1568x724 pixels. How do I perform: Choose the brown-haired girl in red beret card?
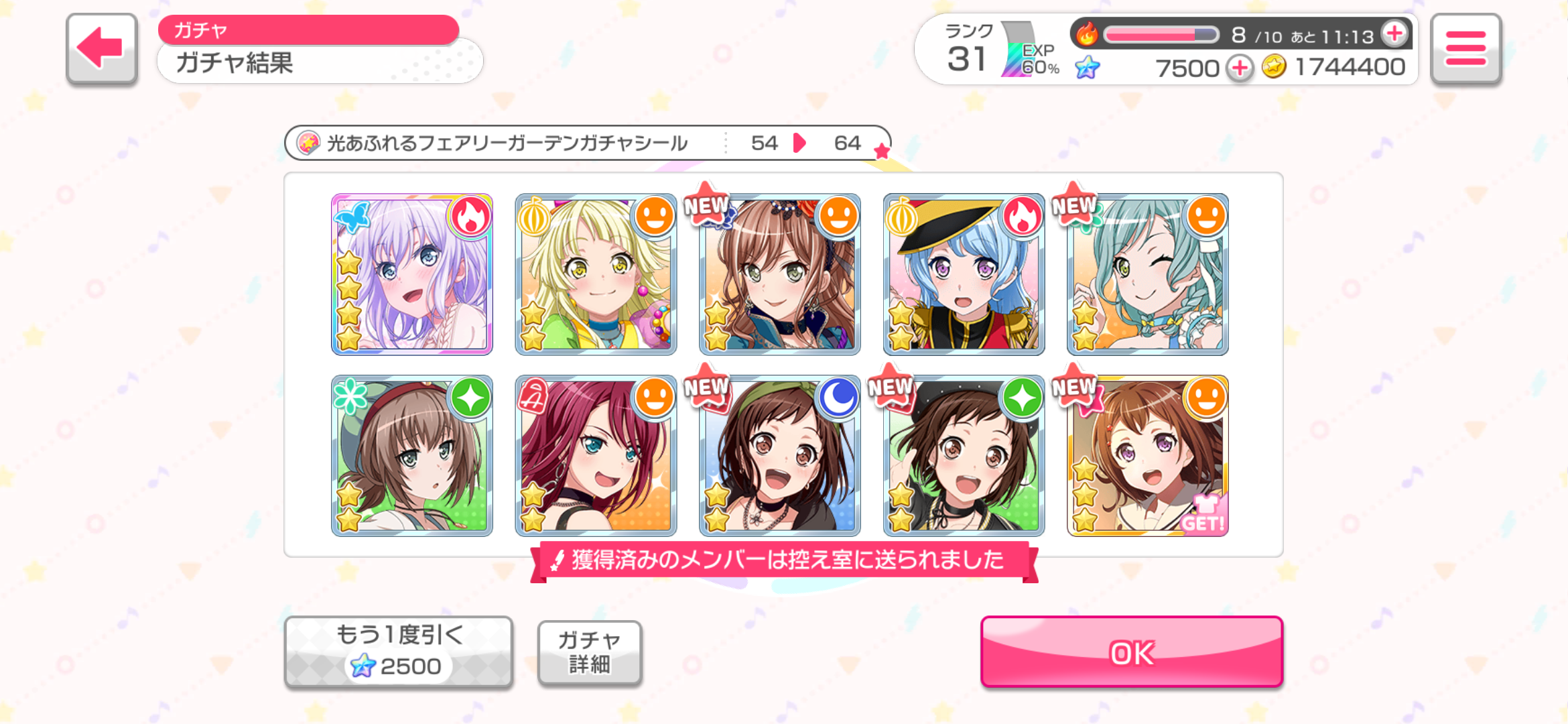click(x=412, y=456)
